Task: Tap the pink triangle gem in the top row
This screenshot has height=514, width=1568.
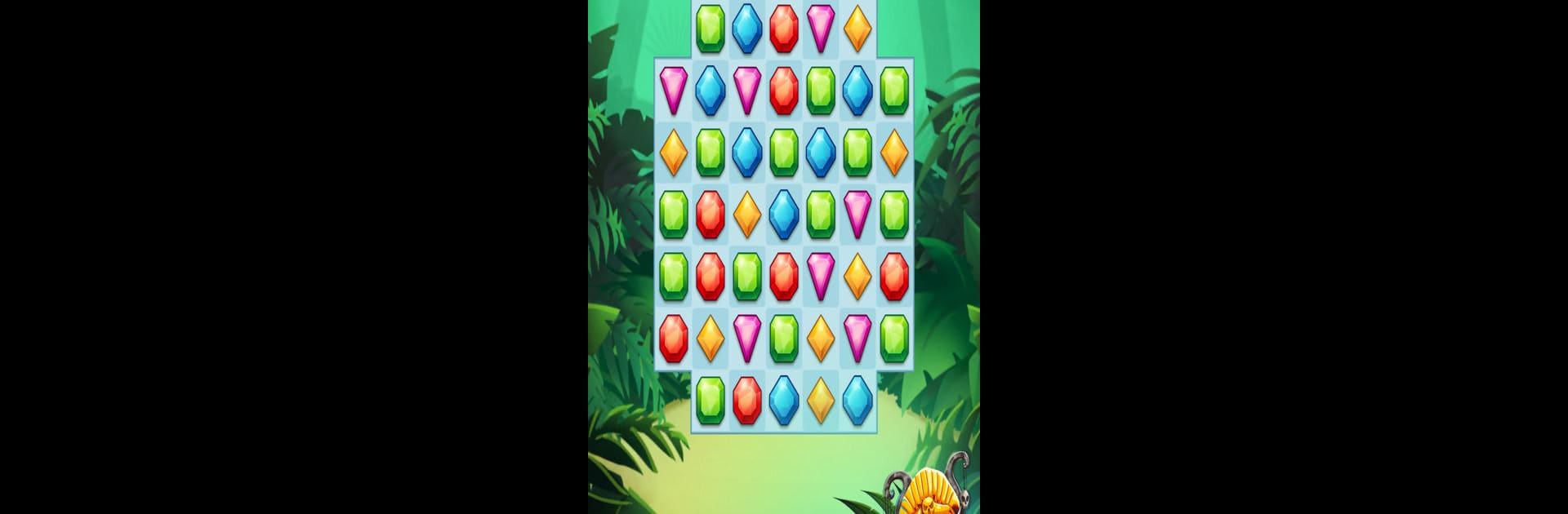Action: (820, 29)
